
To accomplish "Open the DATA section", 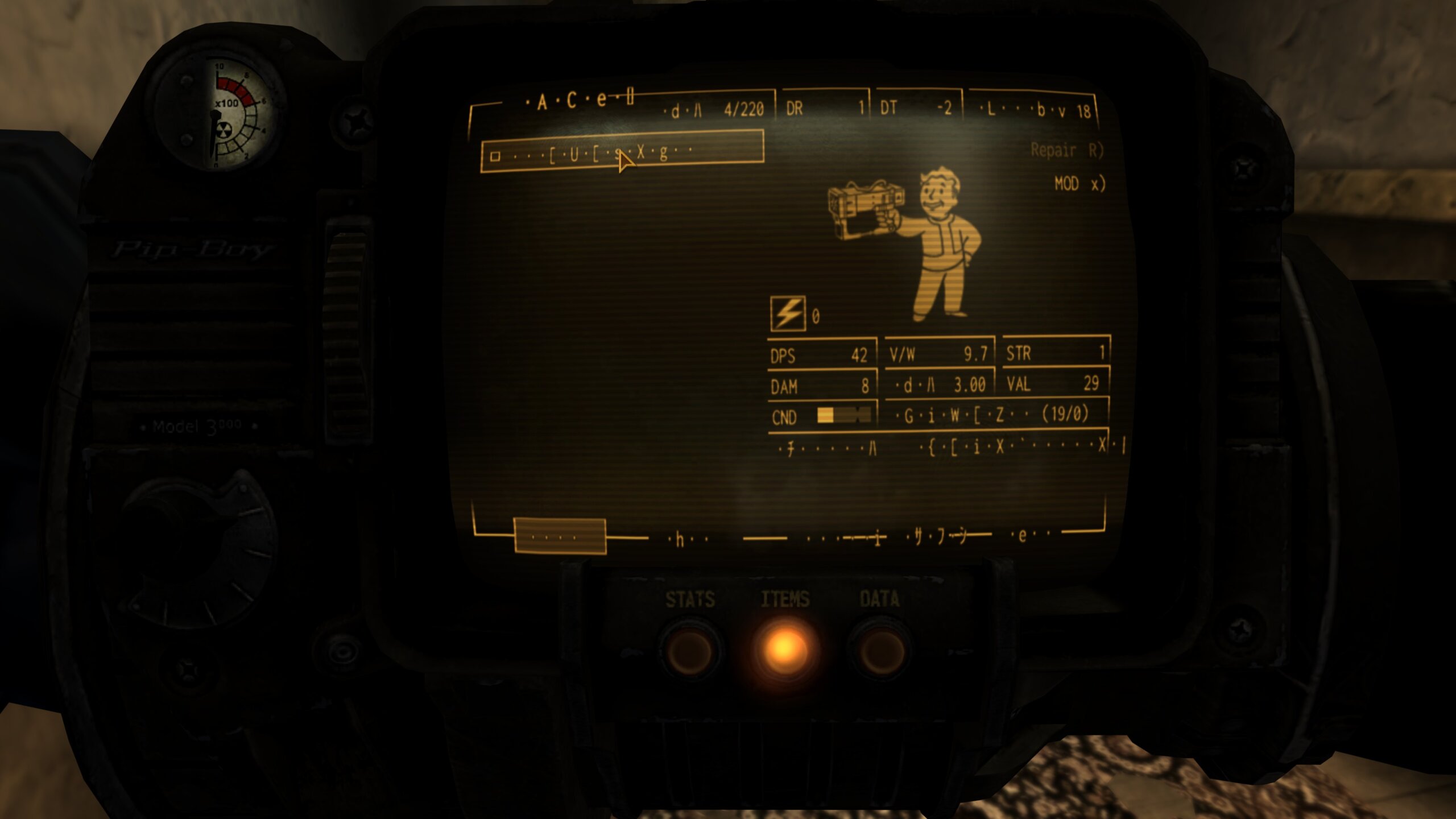I will [879, 648].
